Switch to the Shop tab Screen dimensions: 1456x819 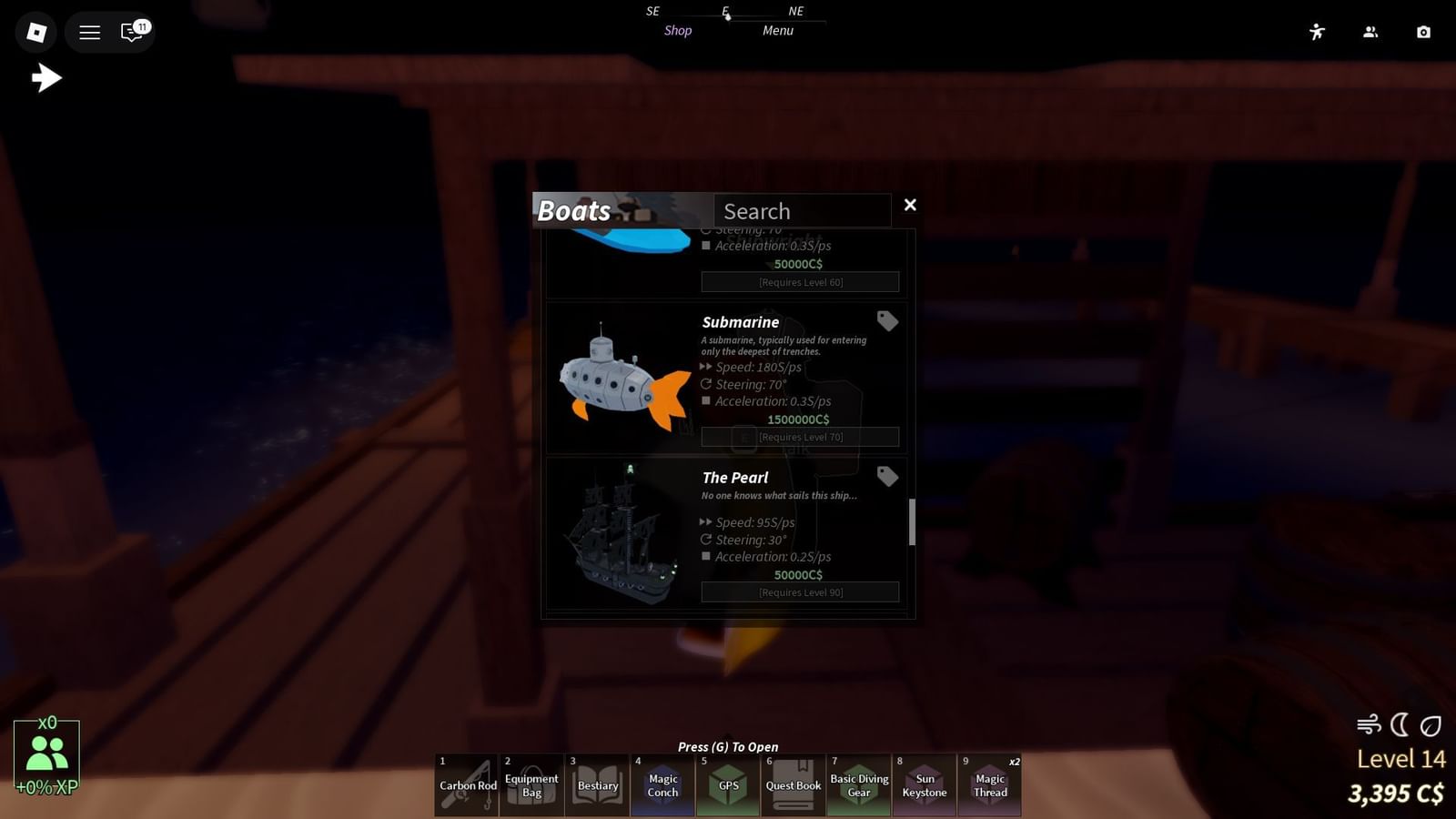click(677, 30)
